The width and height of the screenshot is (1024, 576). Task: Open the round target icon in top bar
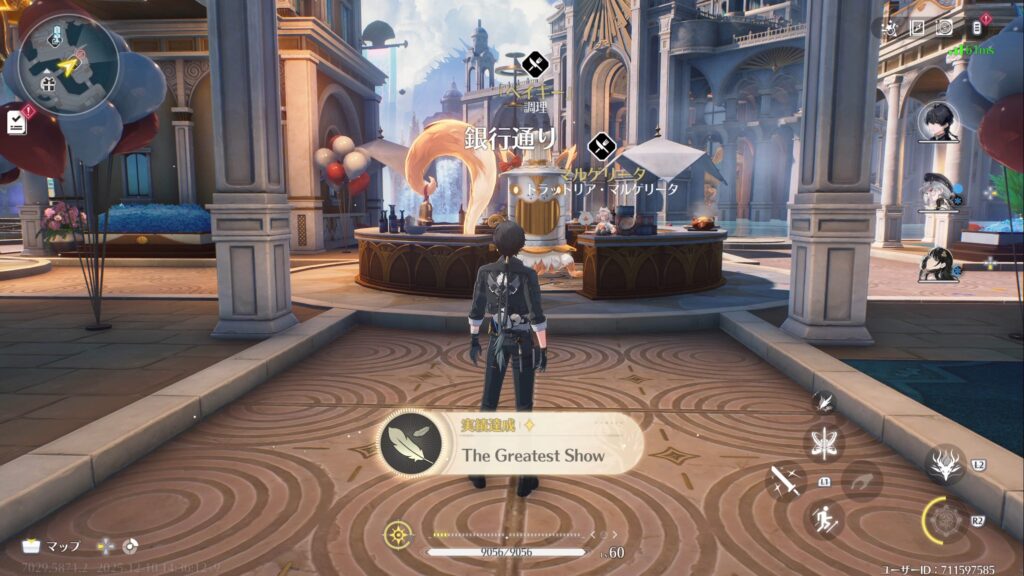pyautogui.click(x=944, y=27)
